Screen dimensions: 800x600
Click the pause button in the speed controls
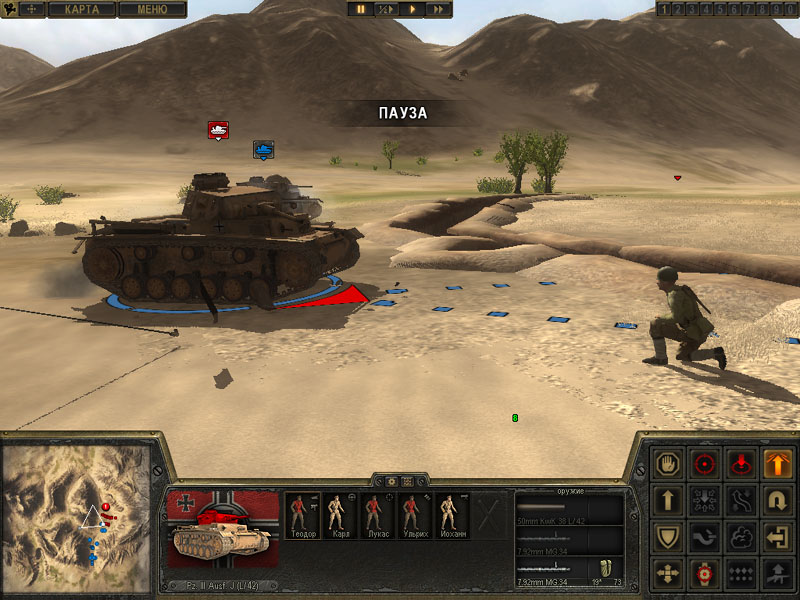point(361,9)
